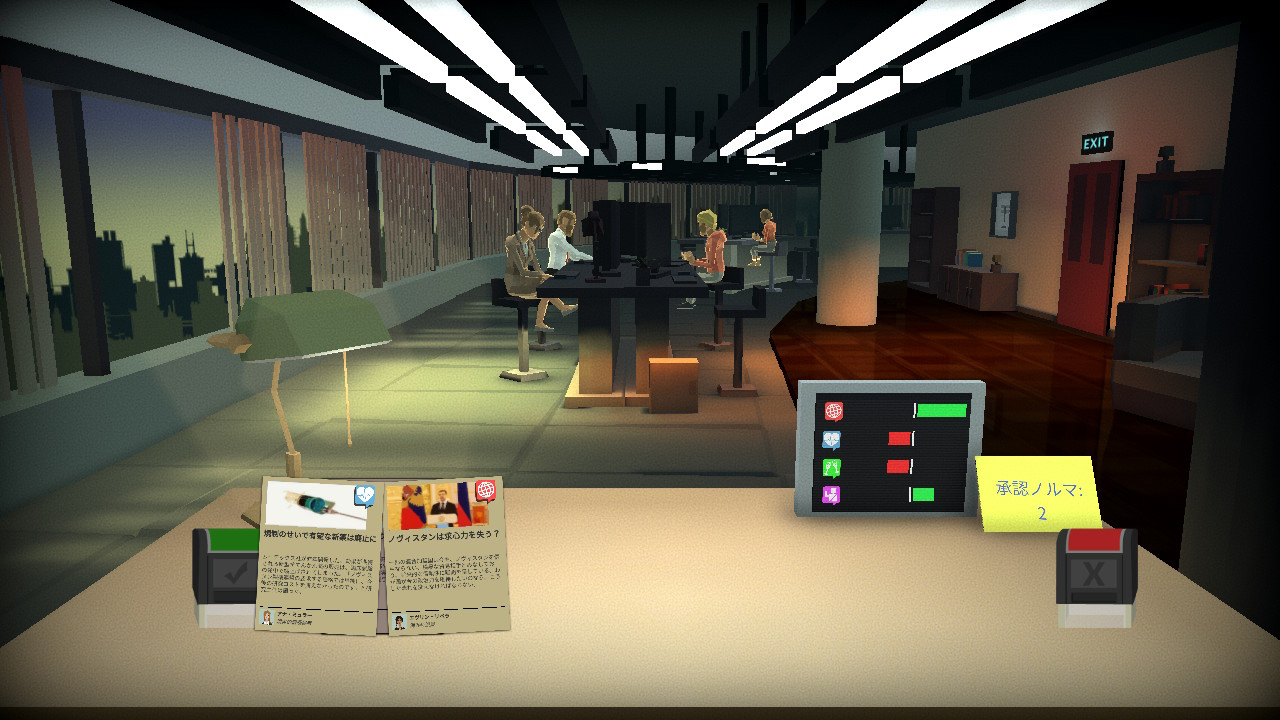This screenshot has height=720, width=1280.
Task: Grab the green checkmark approve stamp
Action: (227, 577)
